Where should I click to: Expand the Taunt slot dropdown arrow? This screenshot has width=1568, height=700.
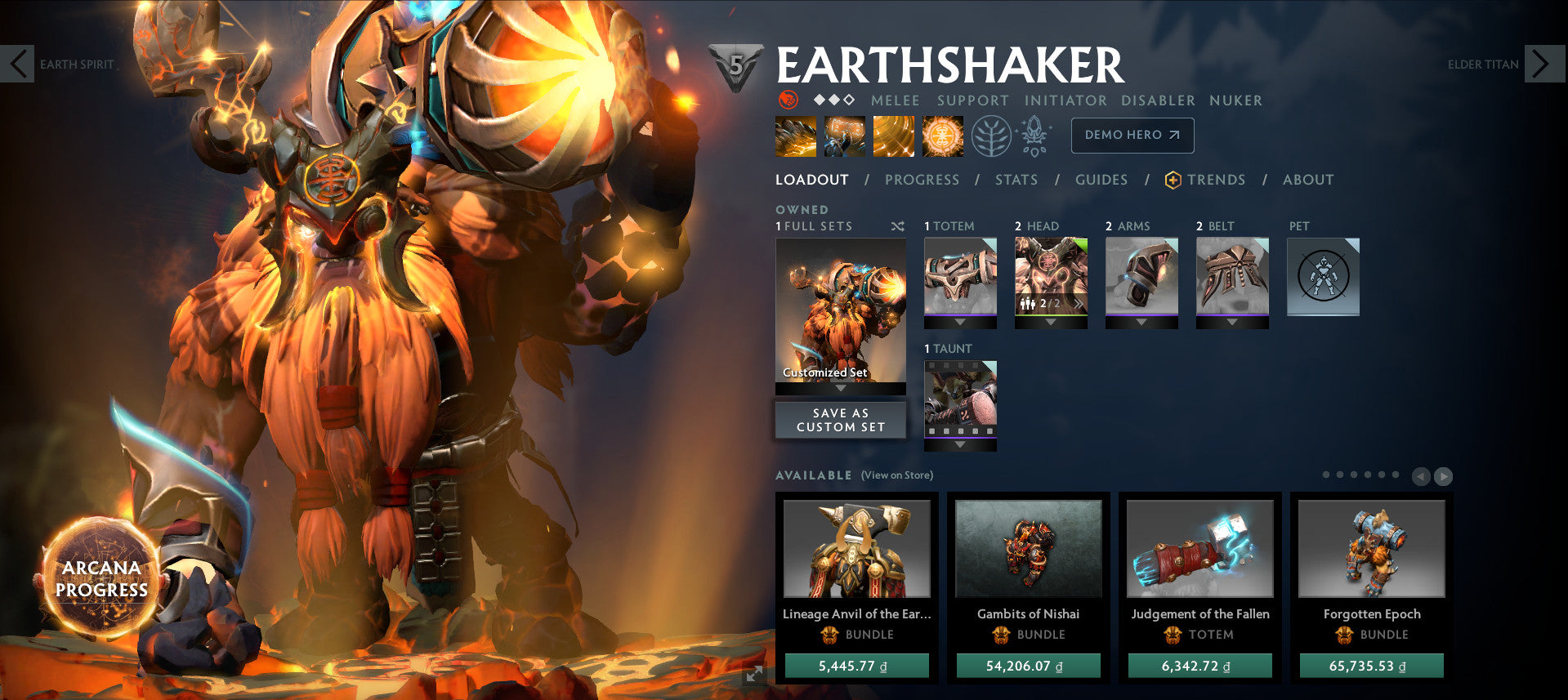point(960,442)
